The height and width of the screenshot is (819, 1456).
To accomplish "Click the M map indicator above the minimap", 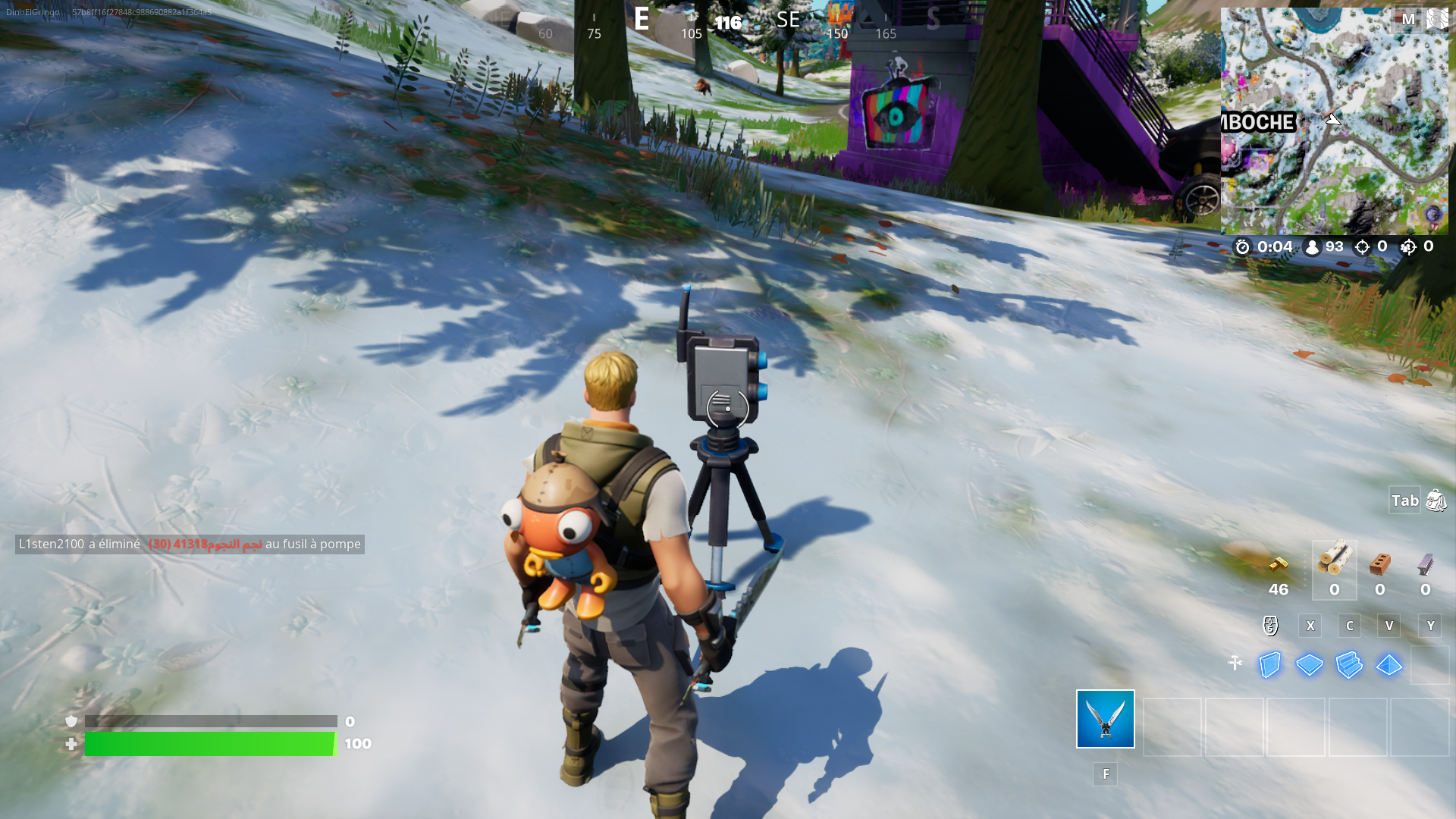I will (x=1408, y=19).
